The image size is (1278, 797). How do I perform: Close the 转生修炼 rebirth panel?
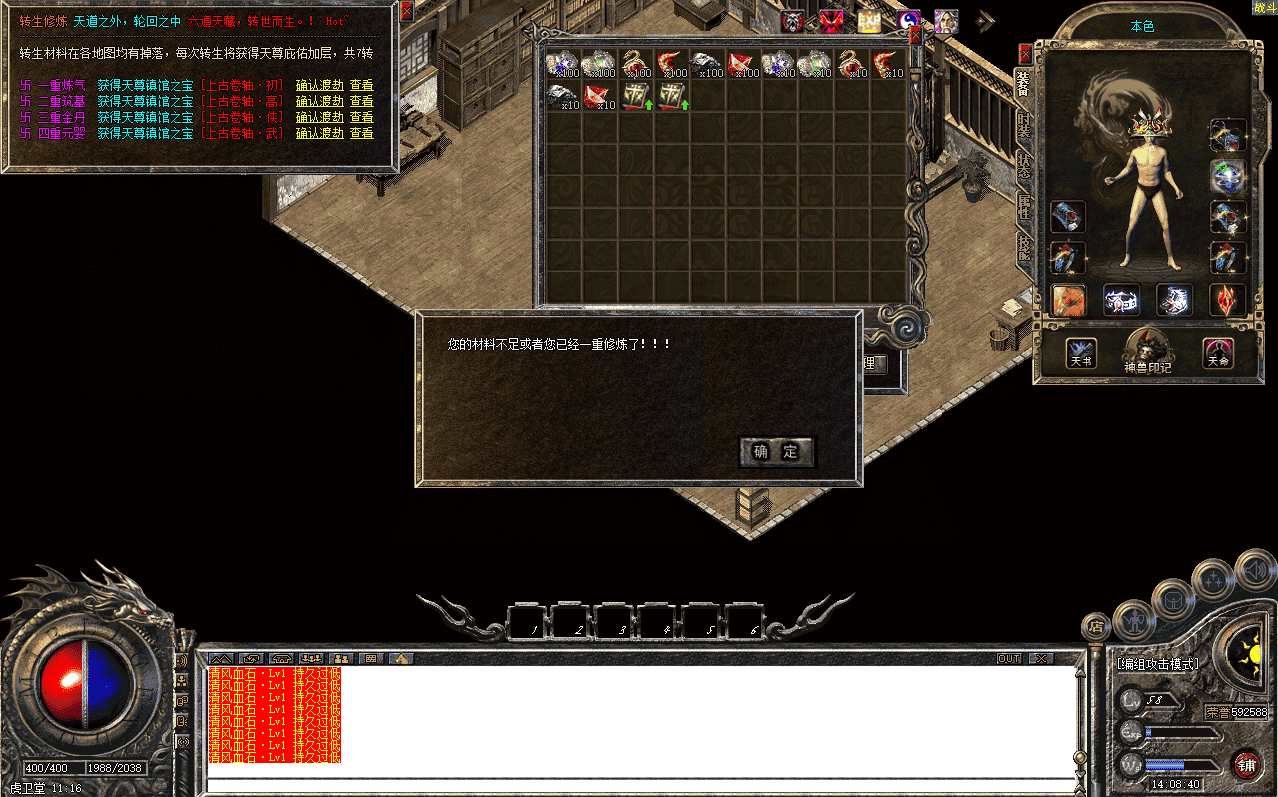(406, 12)
